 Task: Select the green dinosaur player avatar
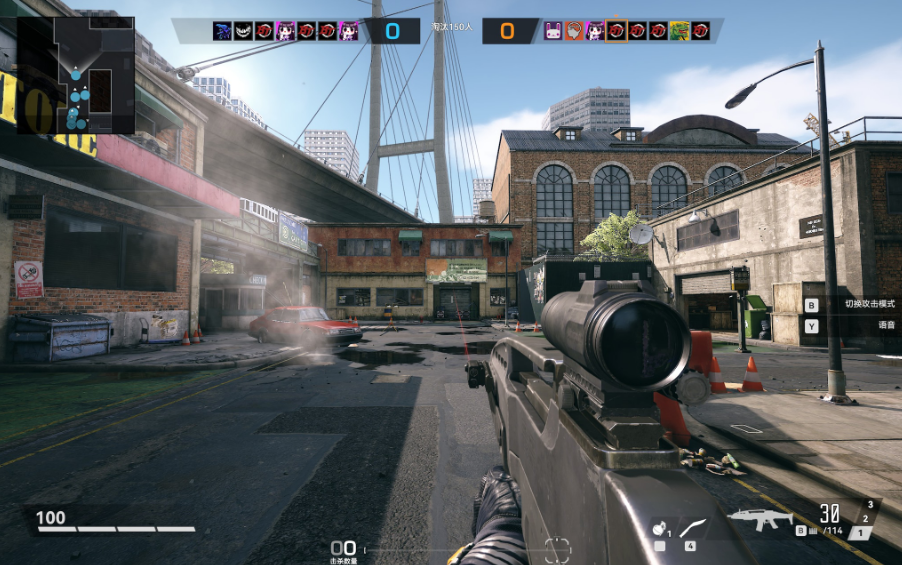[680, 31]
